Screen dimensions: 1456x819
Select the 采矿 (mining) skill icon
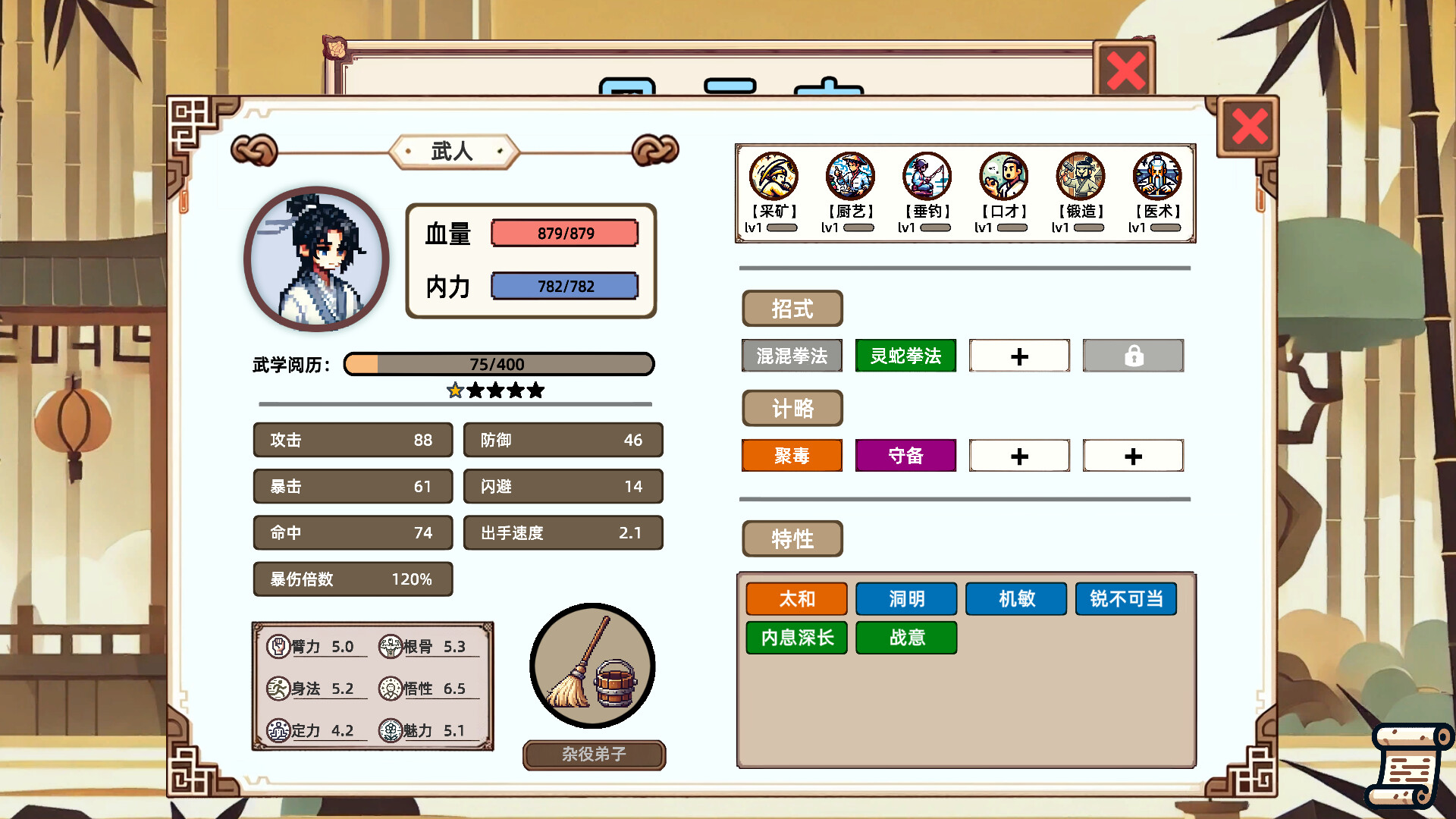pyautogui.click(x=772, y=176)
